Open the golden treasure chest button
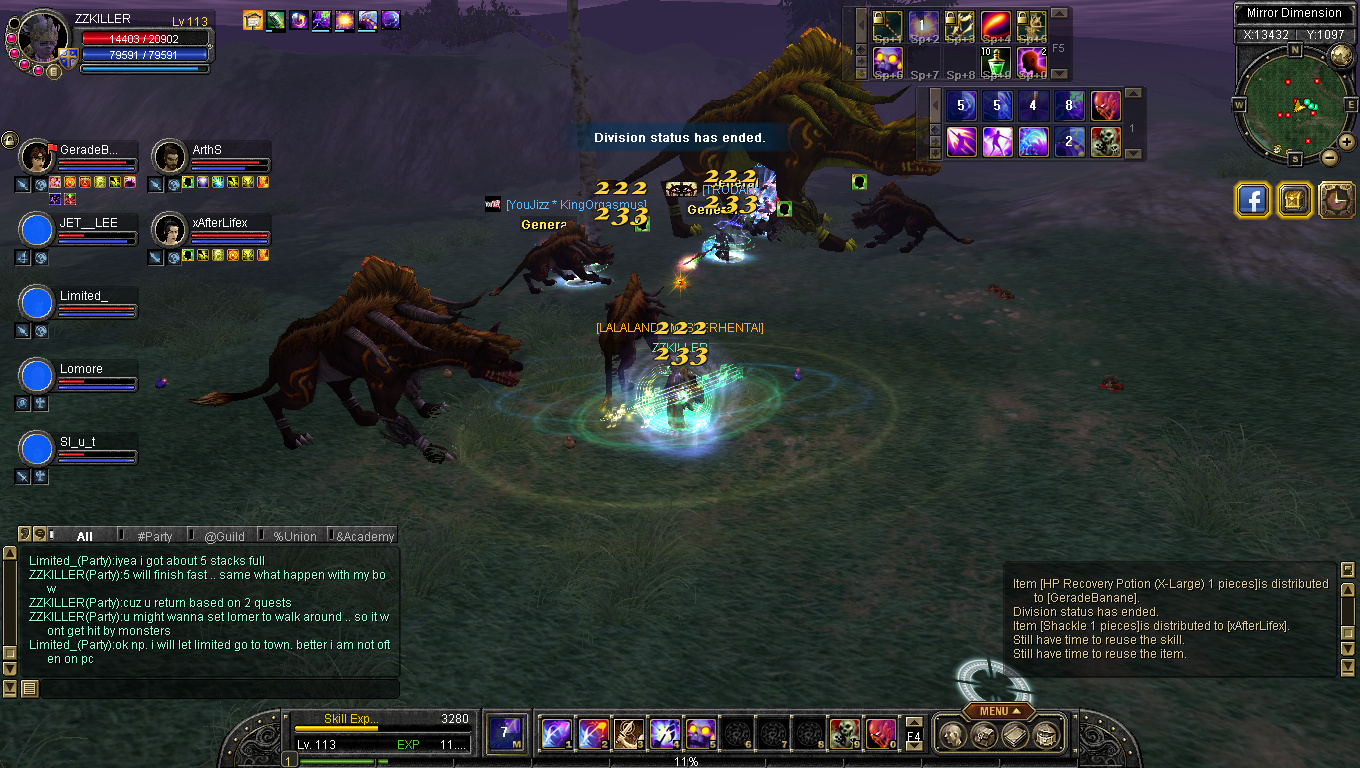The width and height of the screenshot is (1360, 768). point(1293,200)
